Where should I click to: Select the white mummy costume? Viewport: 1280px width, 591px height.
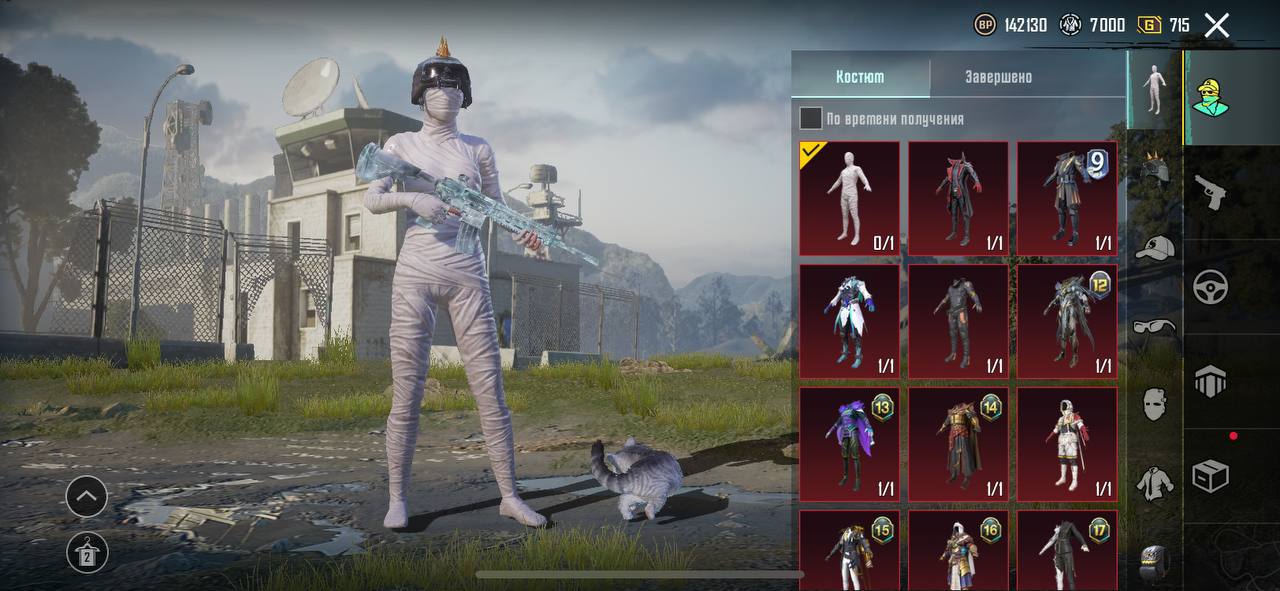pyautogui.click(x=849, y=198)
